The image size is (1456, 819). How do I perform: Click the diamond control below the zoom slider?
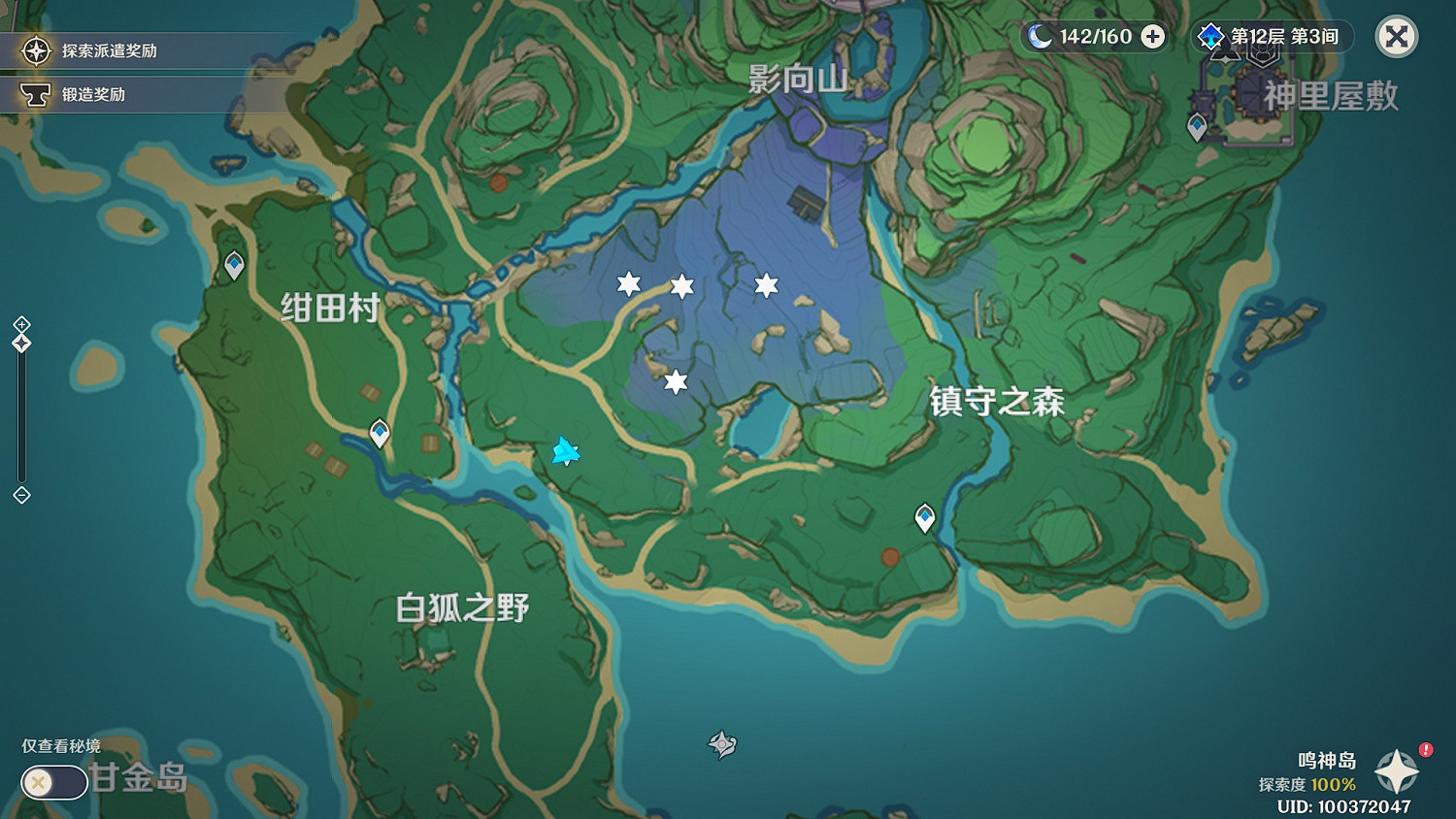[x=21, y=496]
